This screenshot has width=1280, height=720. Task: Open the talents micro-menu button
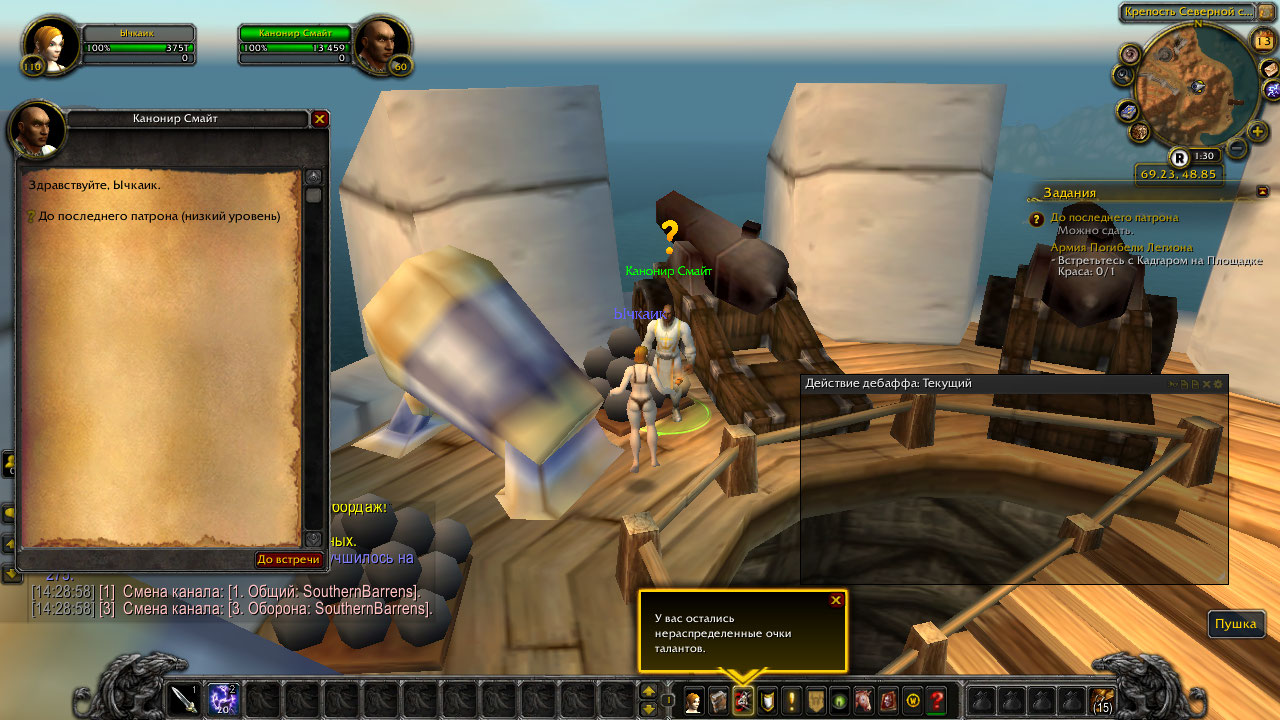click(x=743, y=701)
